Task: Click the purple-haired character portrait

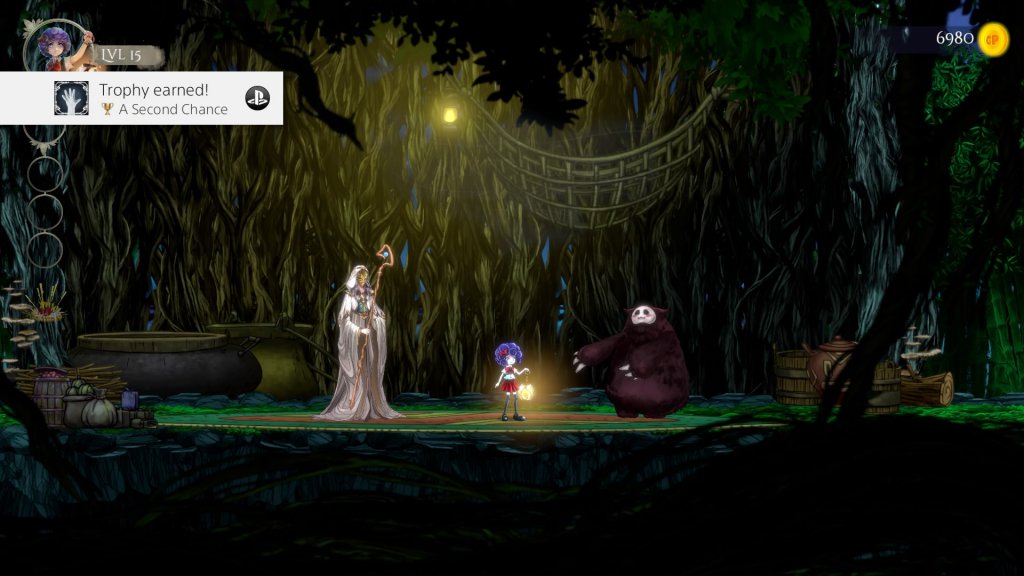Action: [53, 46]
